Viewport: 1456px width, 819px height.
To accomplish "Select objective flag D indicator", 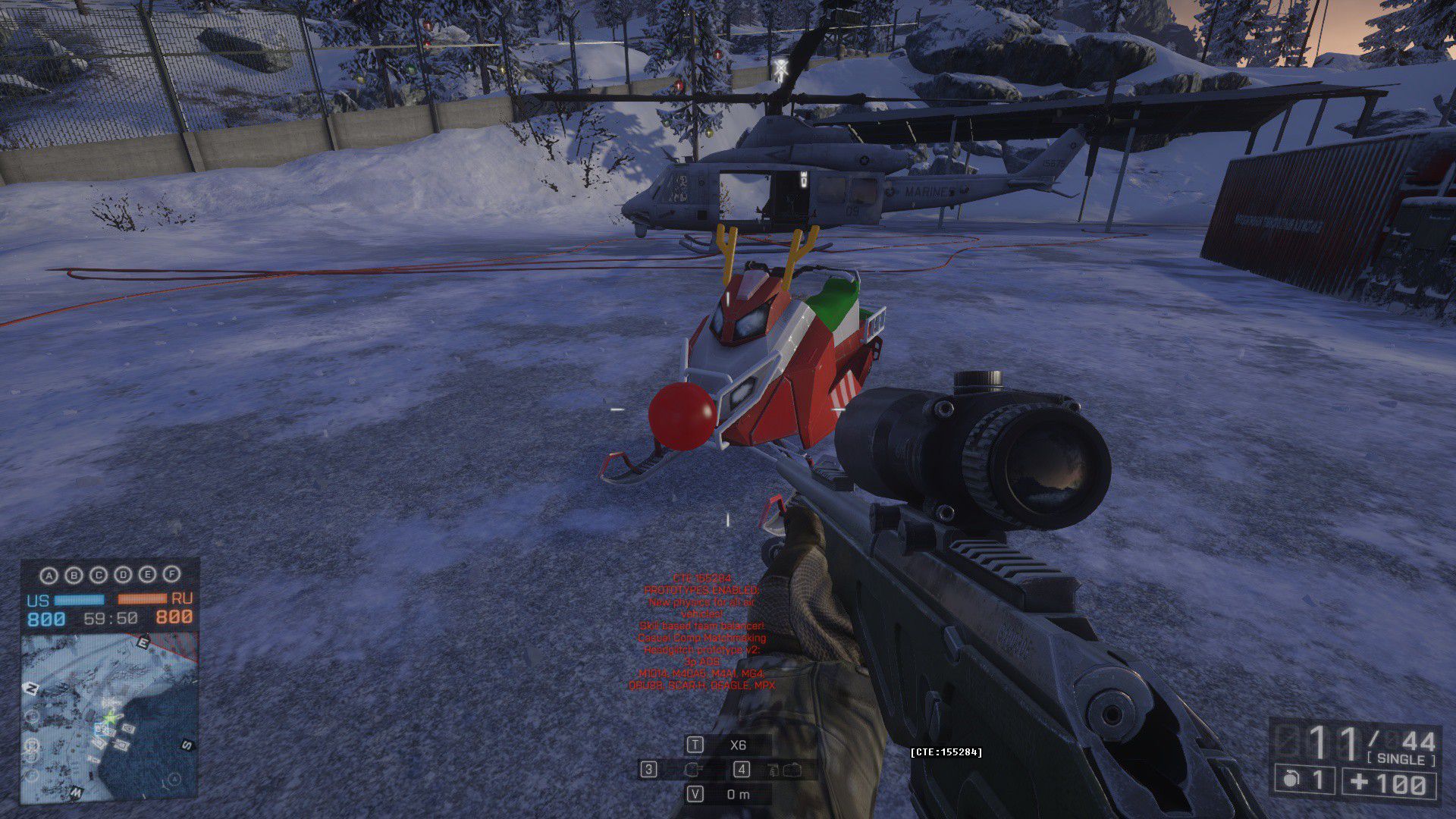I will coord(123,576).
